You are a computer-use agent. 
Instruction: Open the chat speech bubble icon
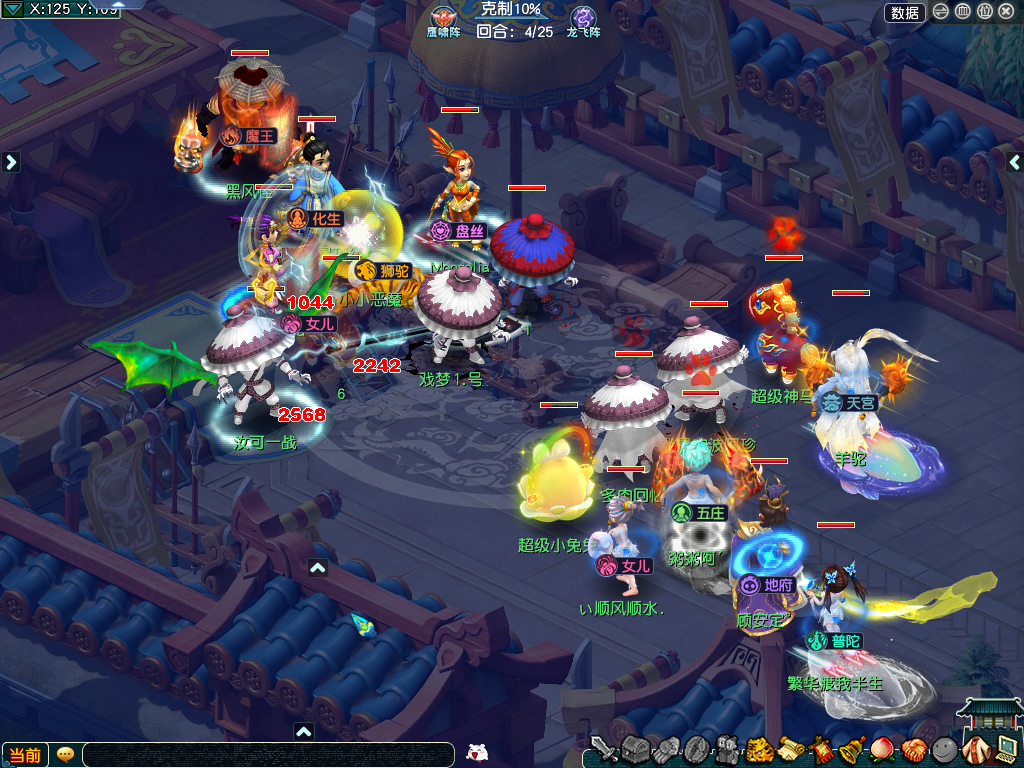tap(65, 755)
